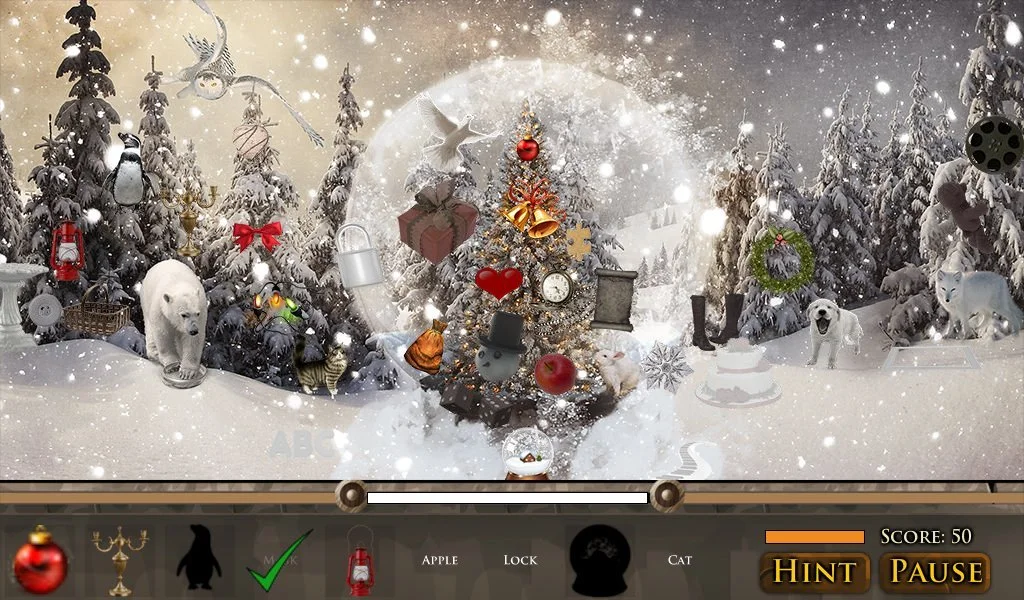
Task: Use the Hint button
Action: [815, 572]
